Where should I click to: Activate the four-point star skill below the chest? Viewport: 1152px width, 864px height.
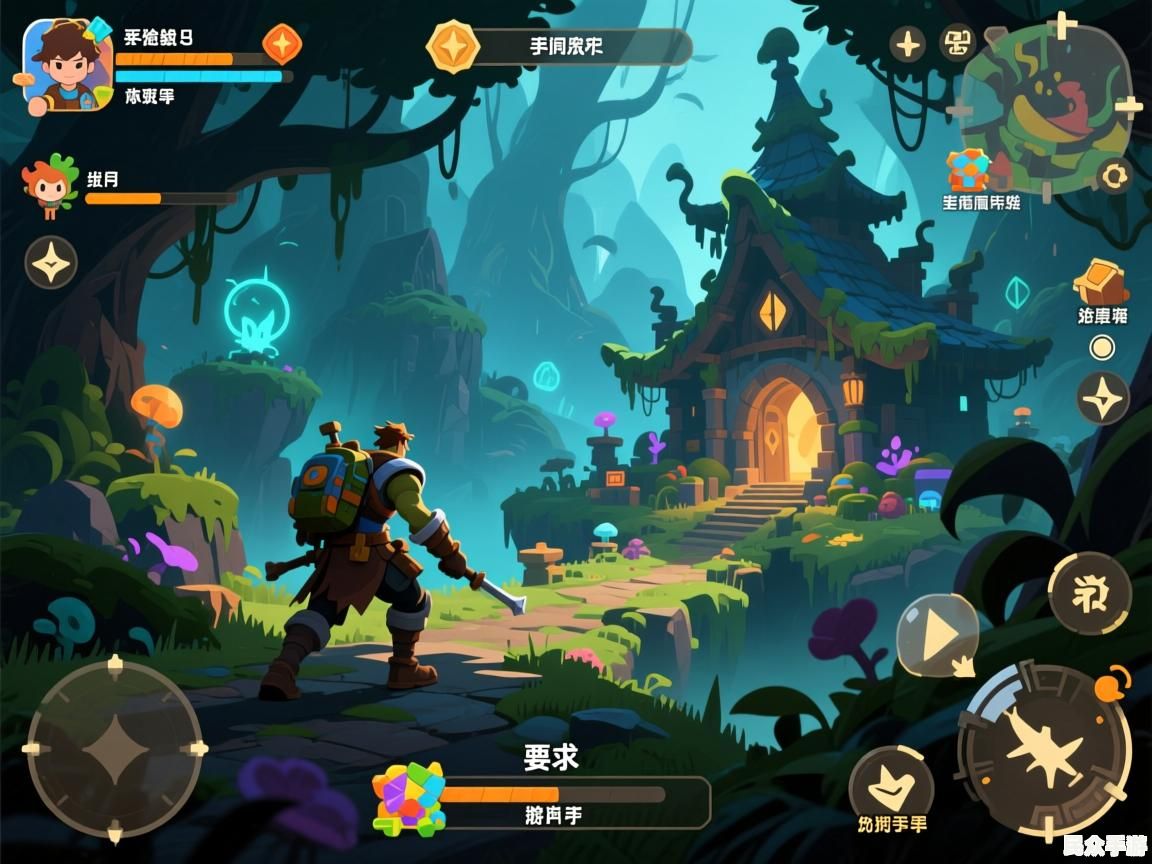click(1102, 398)
